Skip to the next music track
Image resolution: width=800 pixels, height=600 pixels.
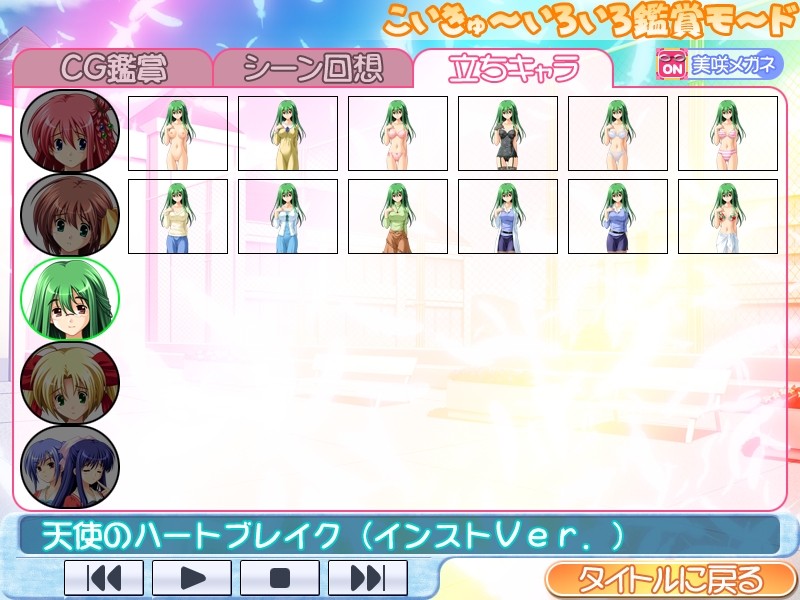(x=368, y=578)
